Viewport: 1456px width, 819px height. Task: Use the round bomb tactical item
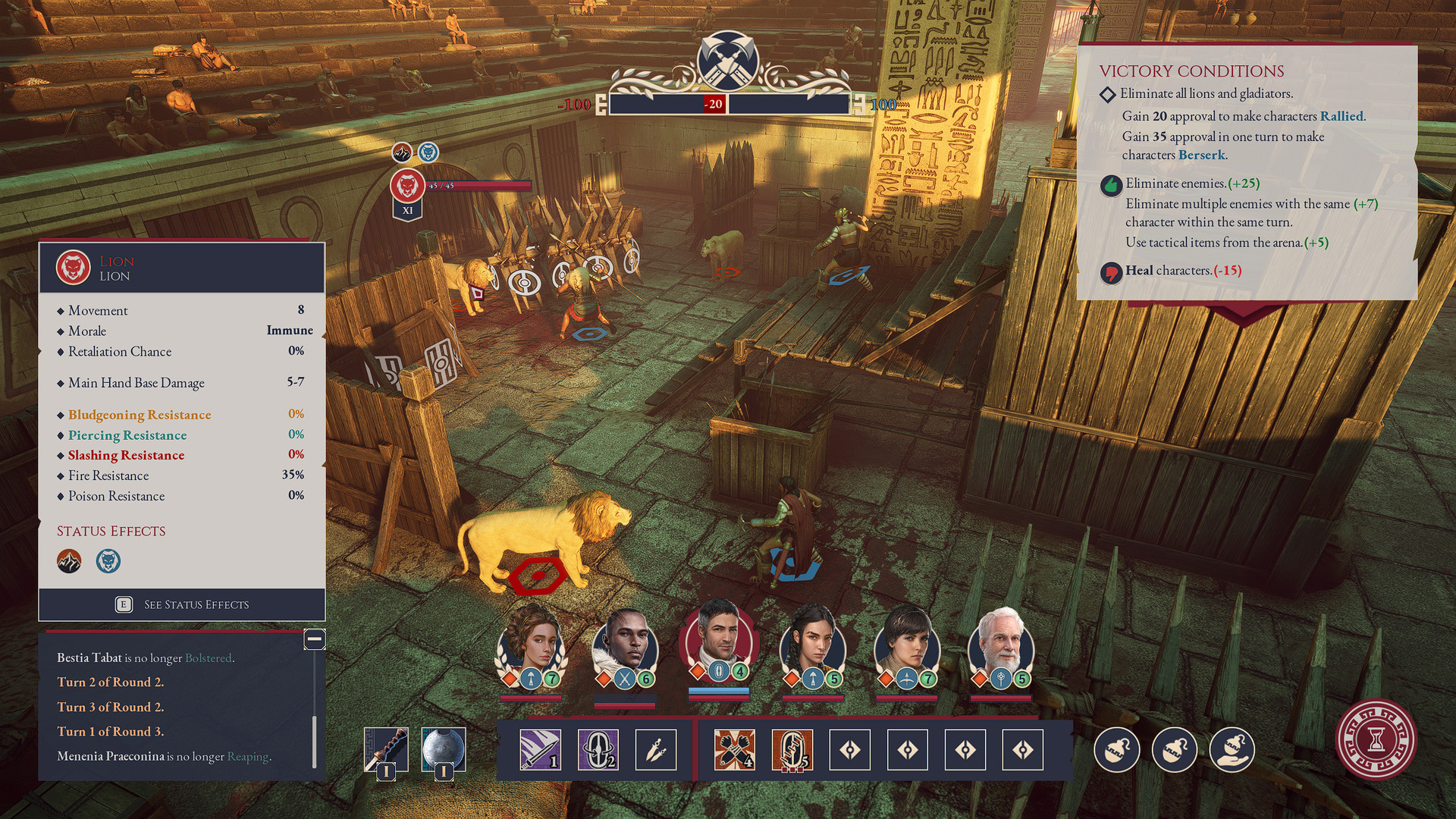(x=1117, y=750)
